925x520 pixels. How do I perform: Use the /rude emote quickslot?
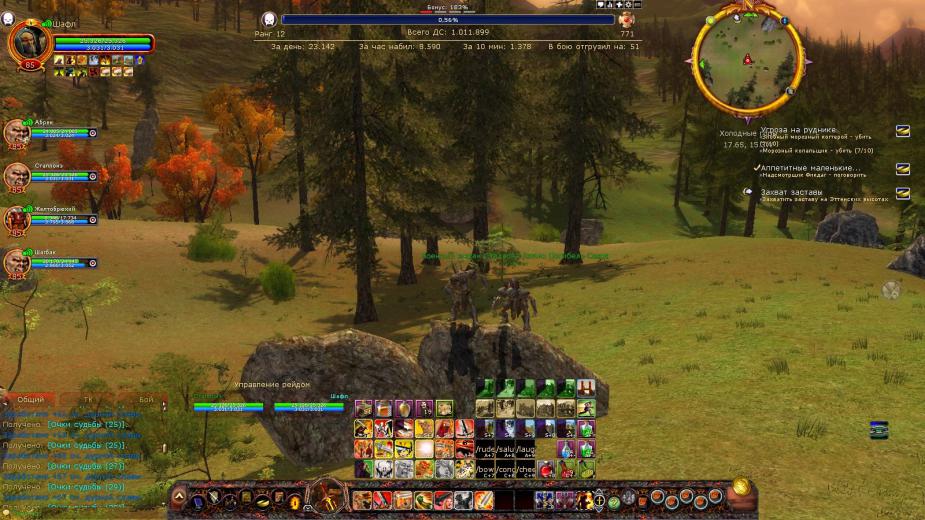(486, 449)
